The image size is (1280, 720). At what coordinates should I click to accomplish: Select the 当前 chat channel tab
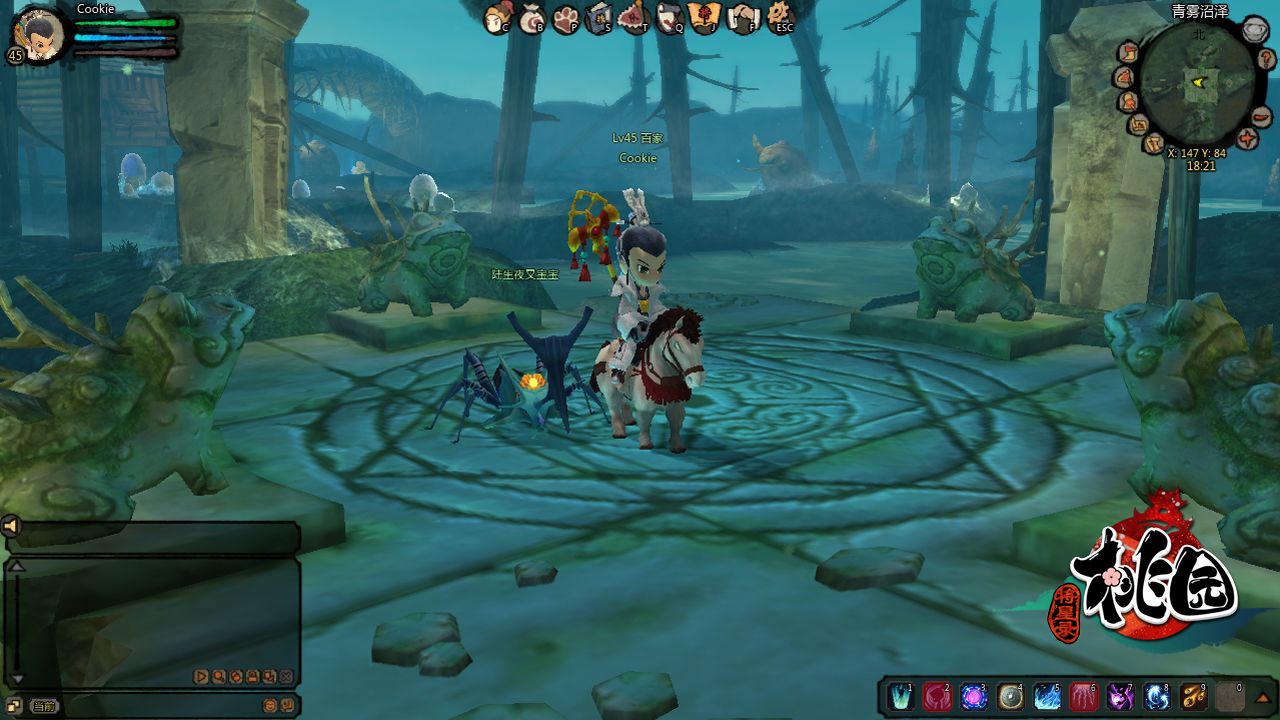point(43,706)
